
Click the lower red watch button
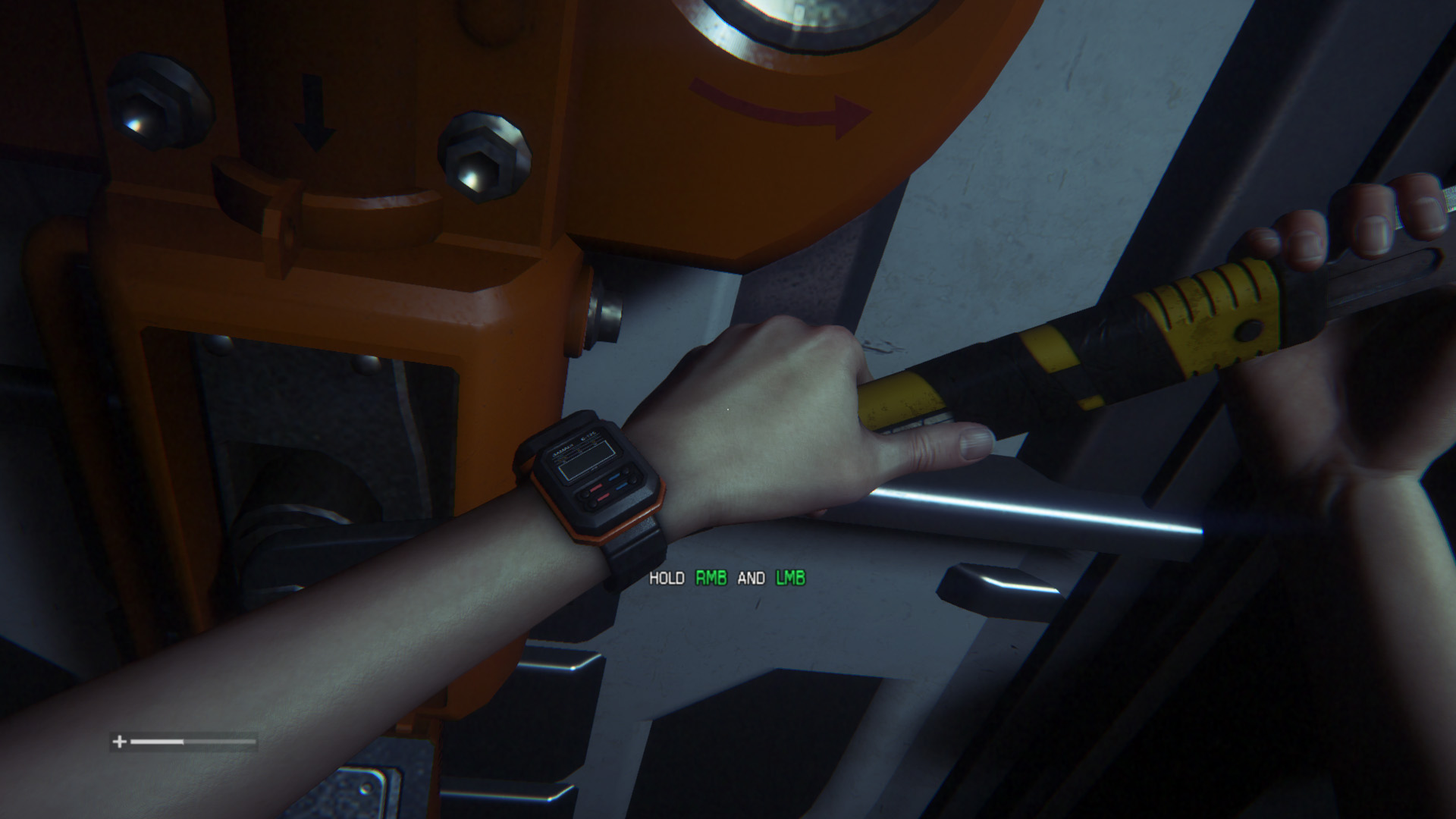click(x=604, y=497)
